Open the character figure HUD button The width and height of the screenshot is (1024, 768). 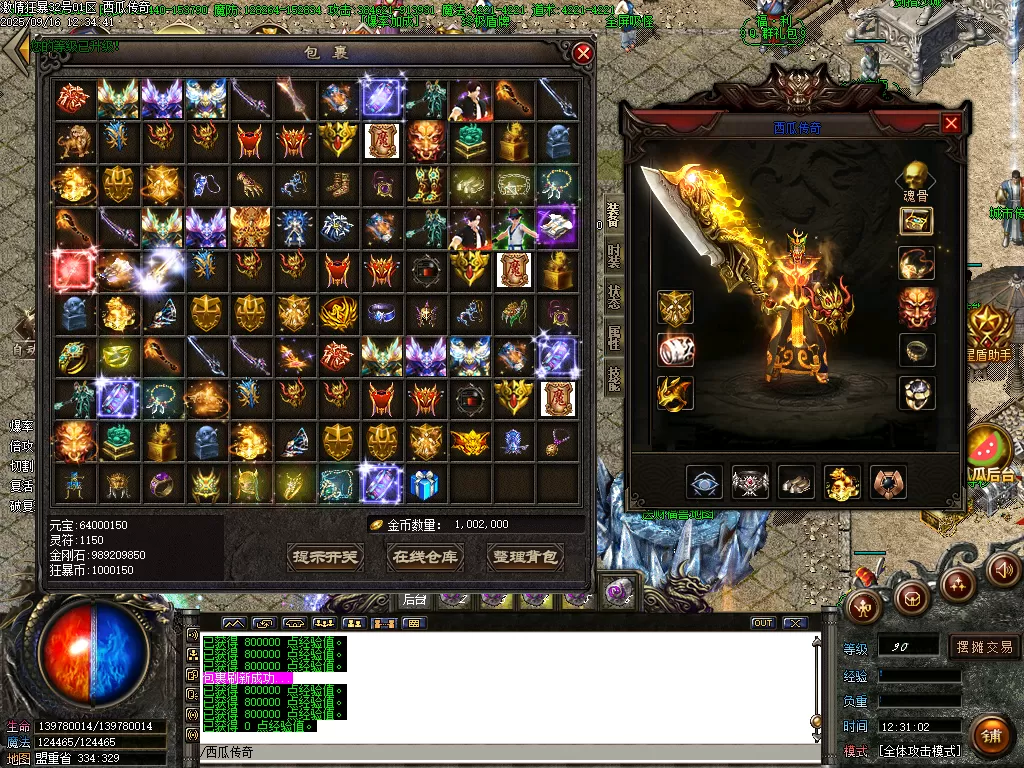coord(864,603)
